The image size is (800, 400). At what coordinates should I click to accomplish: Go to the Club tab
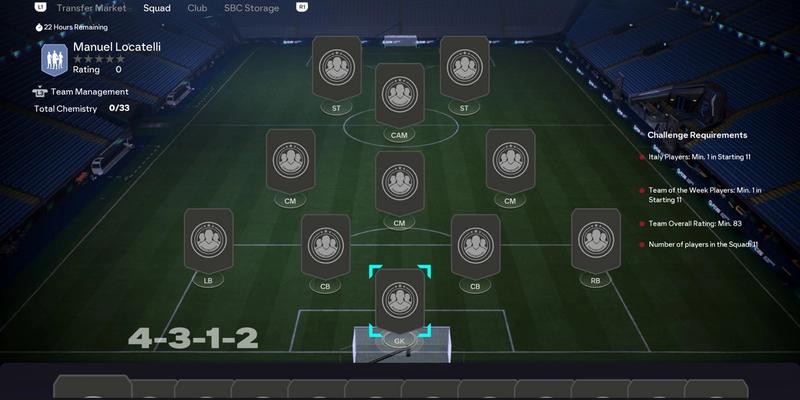click(197, 8)
